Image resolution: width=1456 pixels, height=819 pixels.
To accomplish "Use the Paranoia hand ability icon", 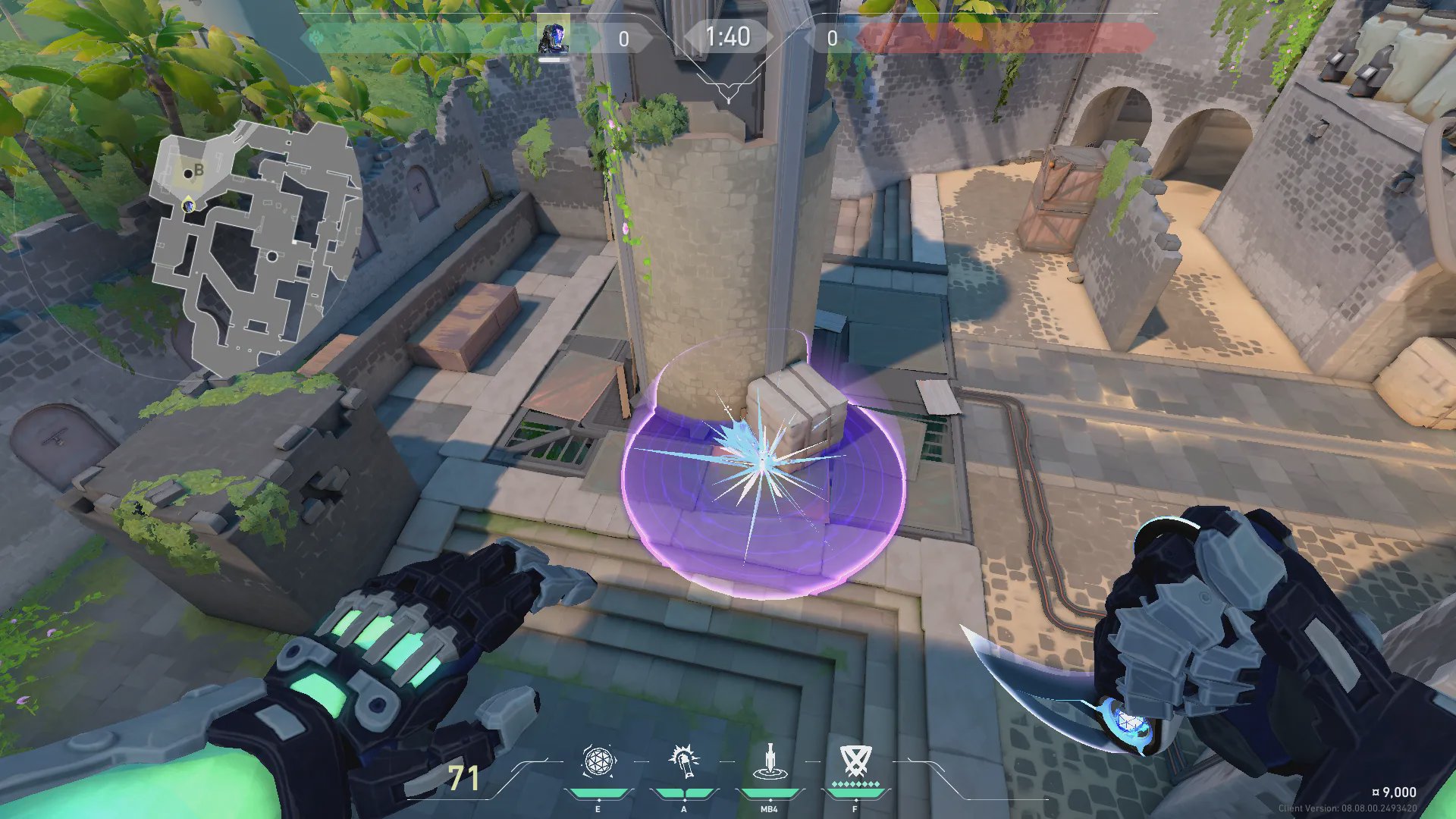I will tap(683, 761).
